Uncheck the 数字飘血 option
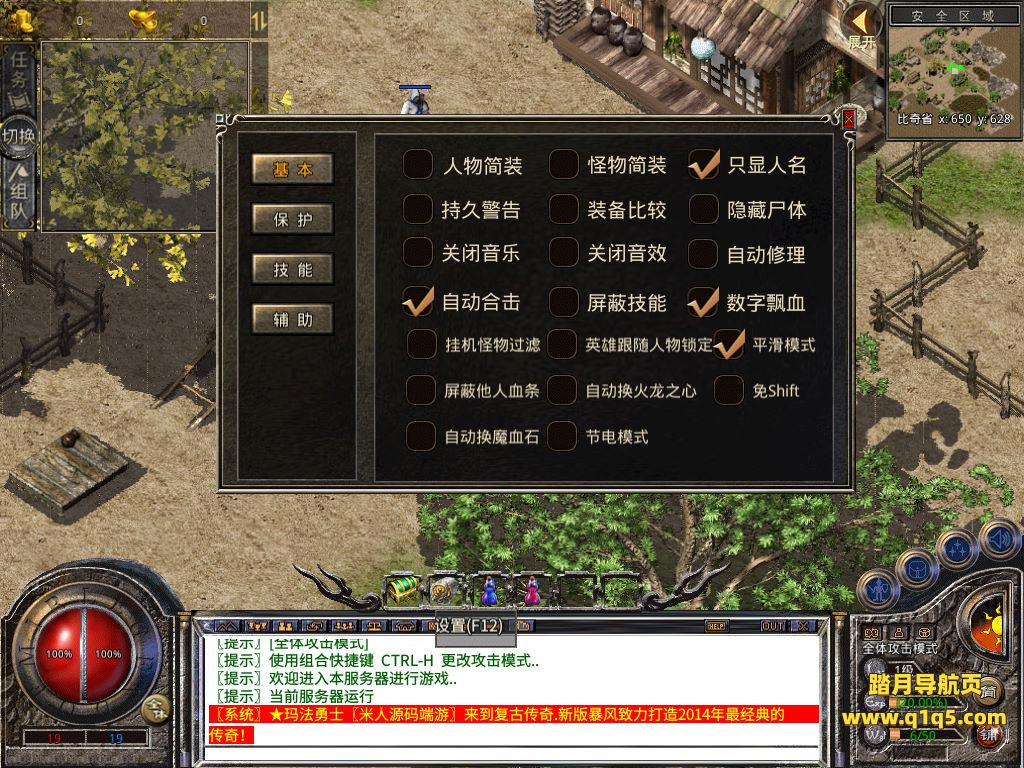The height and width of the screenshot is (768, 1024). coord(704,301)
